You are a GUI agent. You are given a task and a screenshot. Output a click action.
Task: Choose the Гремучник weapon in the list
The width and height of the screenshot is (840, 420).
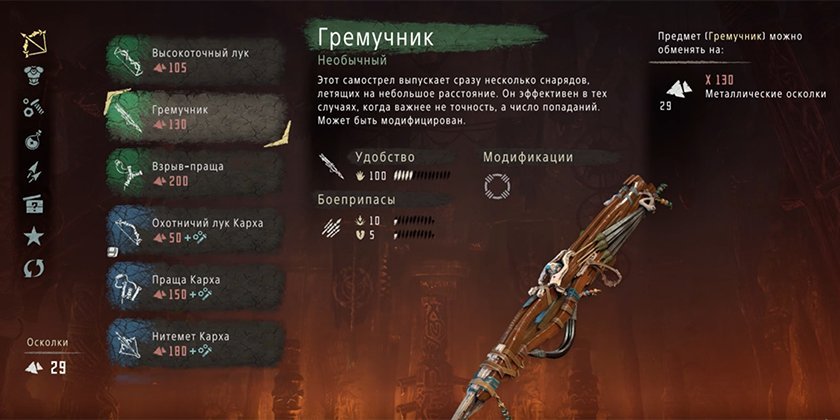(190, 116)
